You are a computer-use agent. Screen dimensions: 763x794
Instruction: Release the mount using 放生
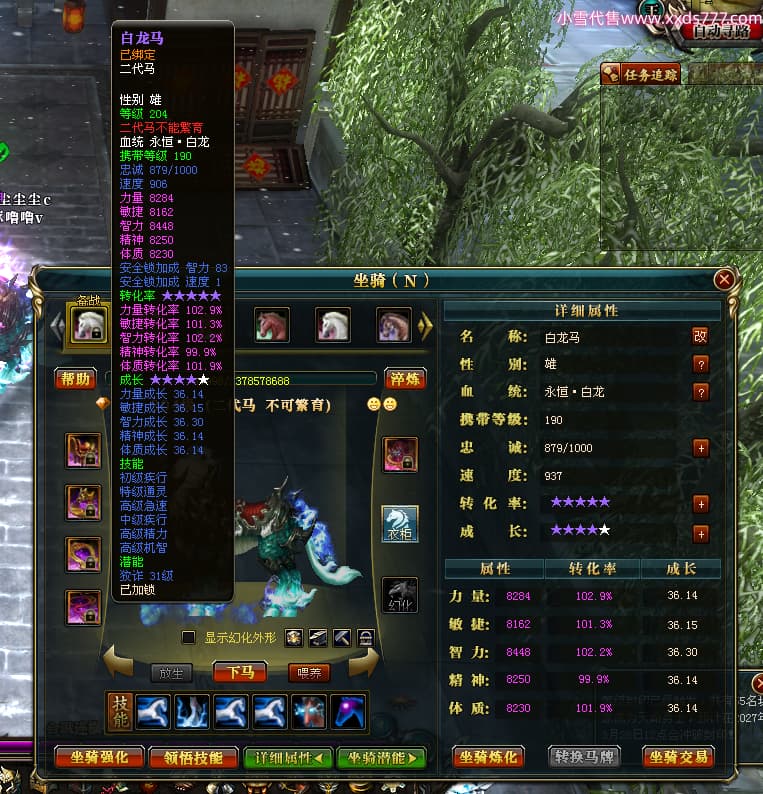click(x=171, y=672)
